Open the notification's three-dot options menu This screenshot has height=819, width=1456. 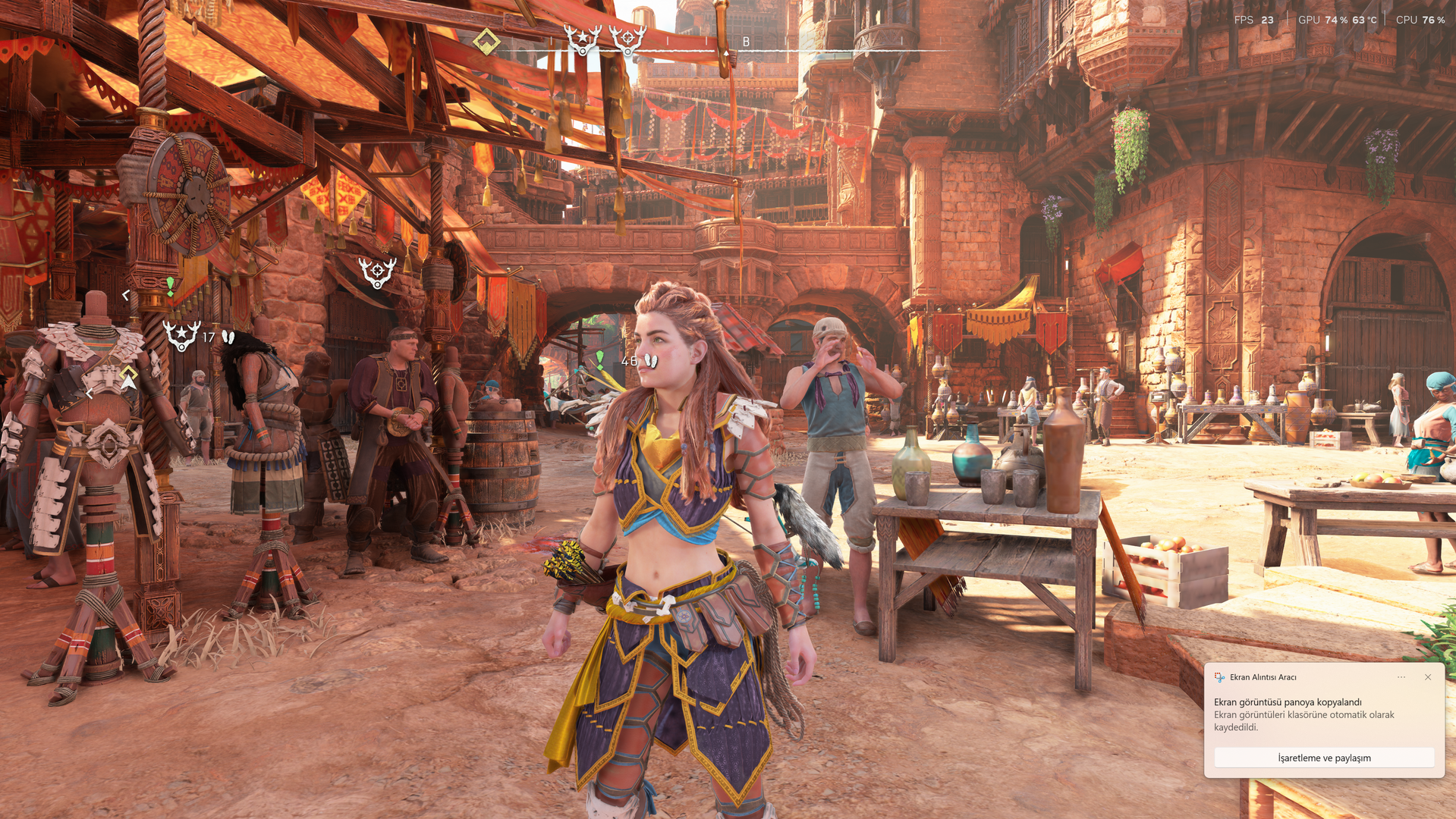tap(1401, 677)
